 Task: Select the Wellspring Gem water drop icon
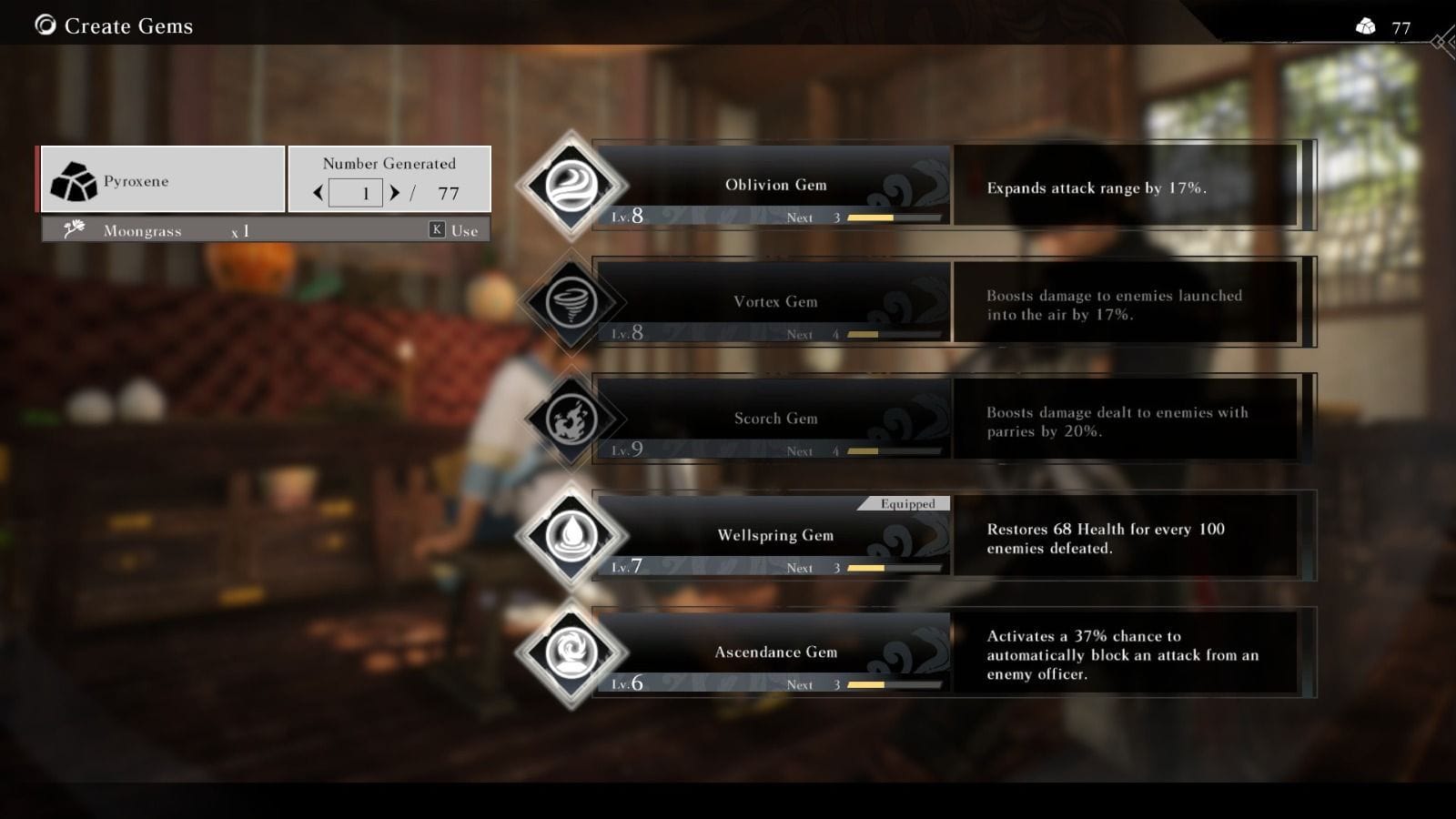(571, 535)
